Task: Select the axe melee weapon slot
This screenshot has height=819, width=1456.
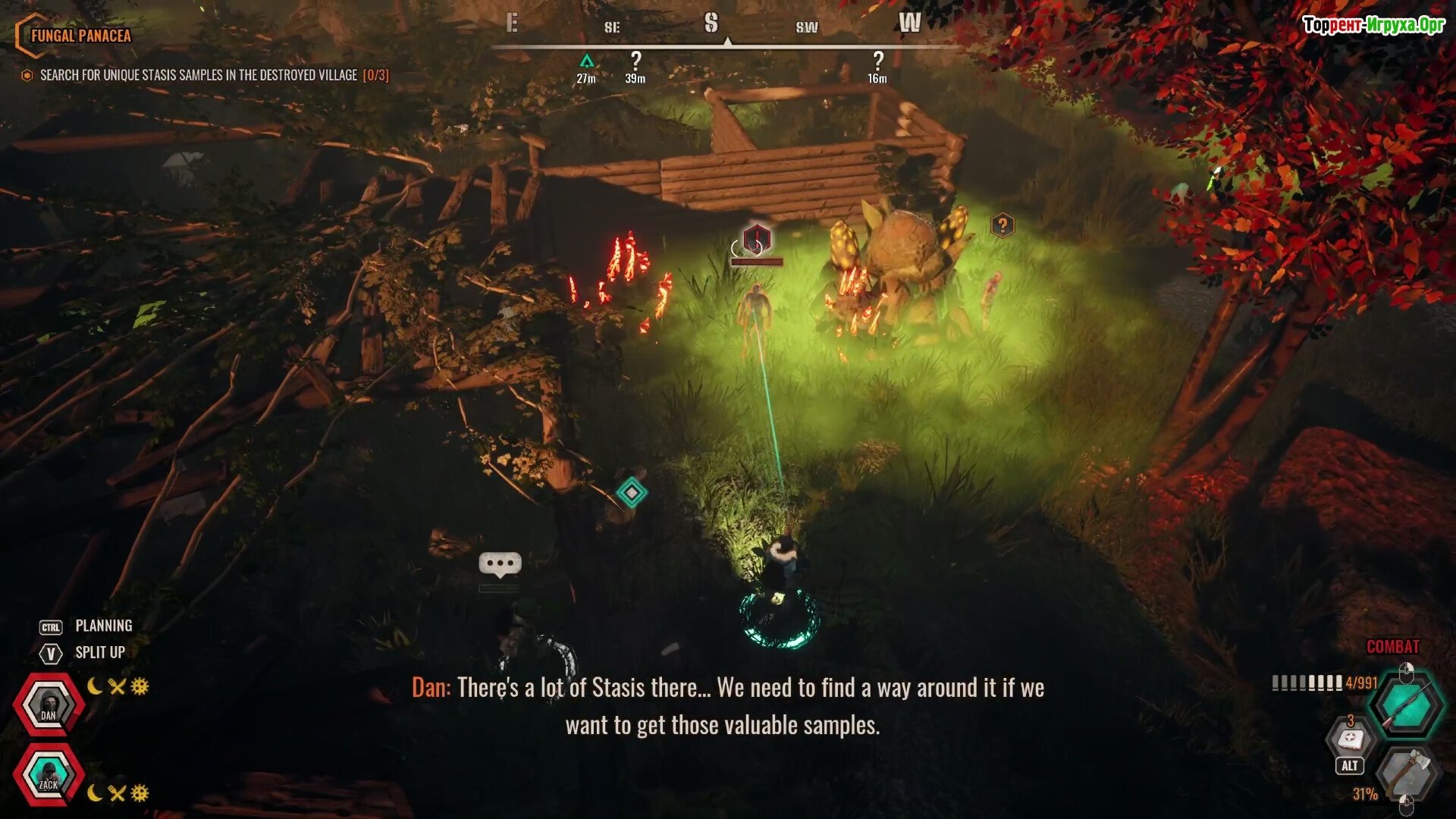Action: (x=1407, y=773)
